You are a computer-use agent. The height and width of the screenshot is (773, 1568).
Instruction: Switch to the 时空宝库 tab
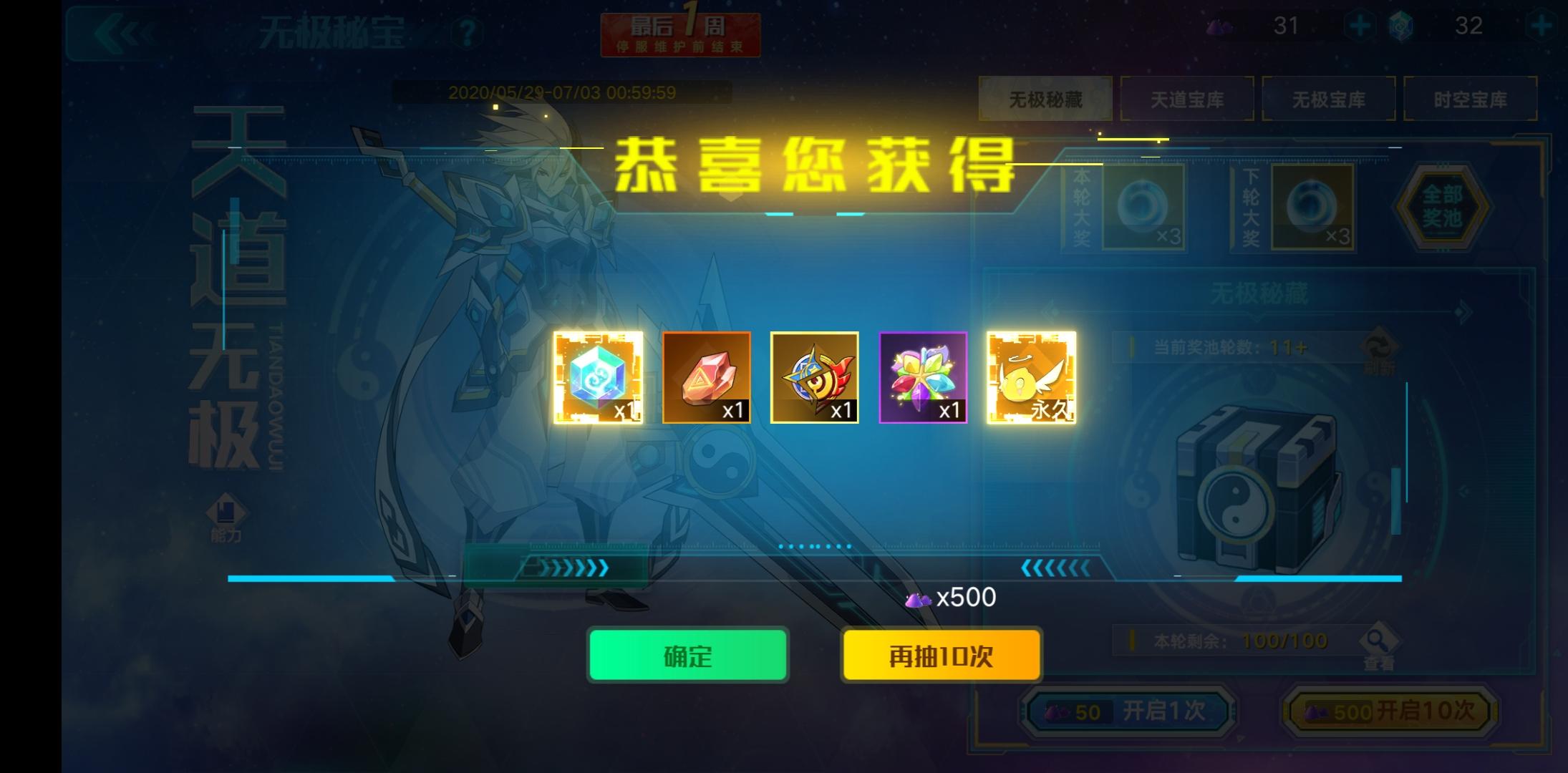coord(1471,99)
